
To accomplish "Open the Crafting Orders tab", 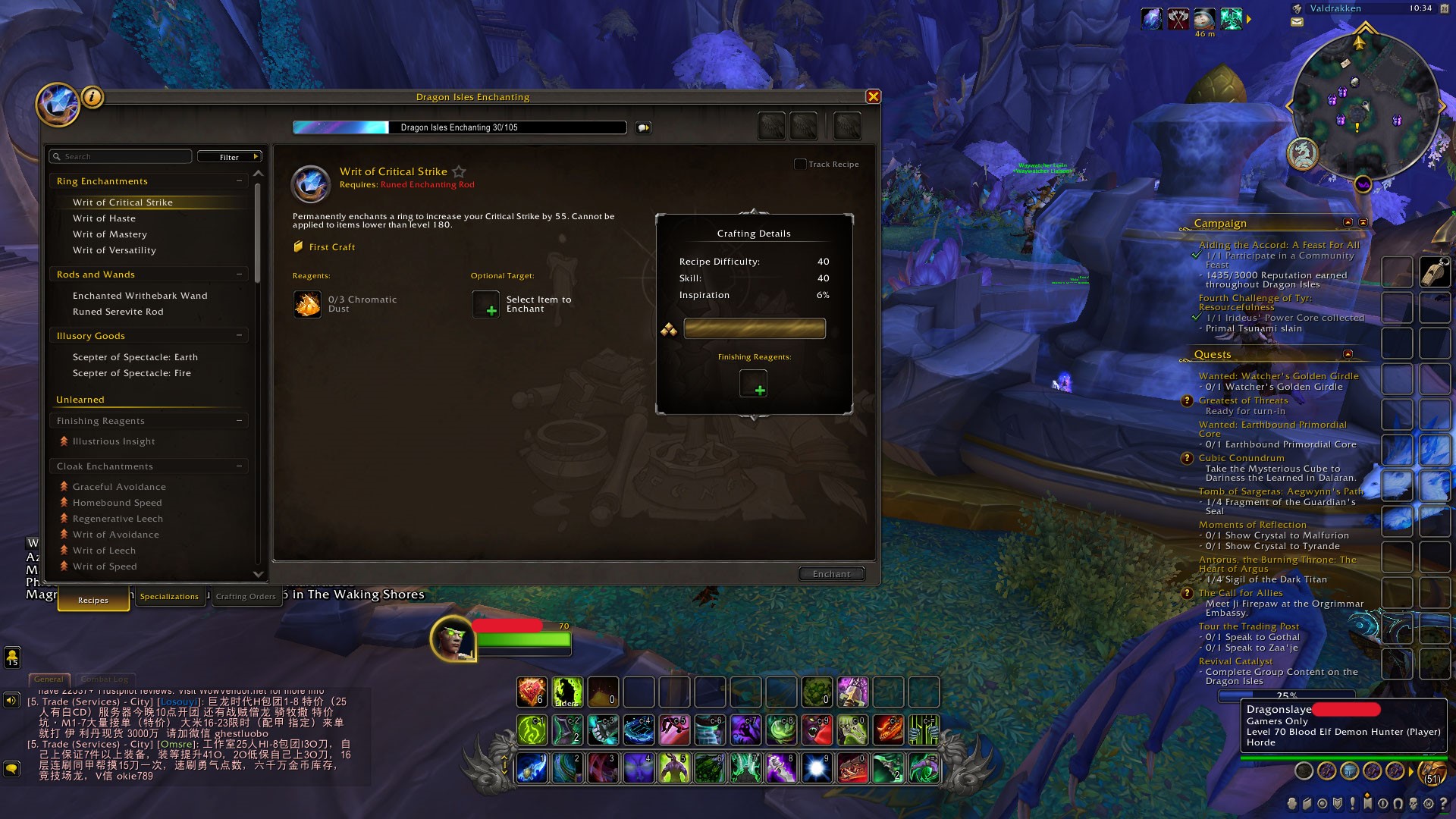I will point(246,597).
